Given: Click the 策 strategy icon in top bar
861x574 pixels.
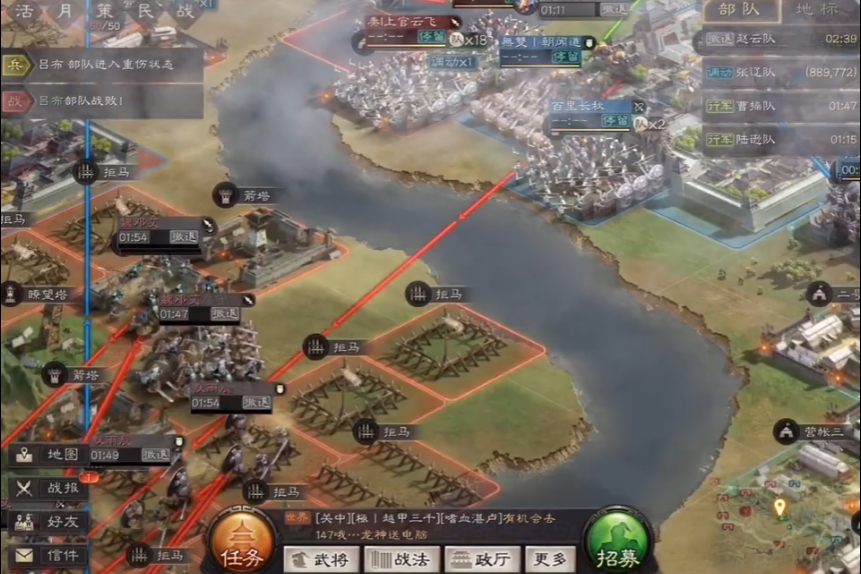Looking at the screenshot, I should [x=105, y=12].
